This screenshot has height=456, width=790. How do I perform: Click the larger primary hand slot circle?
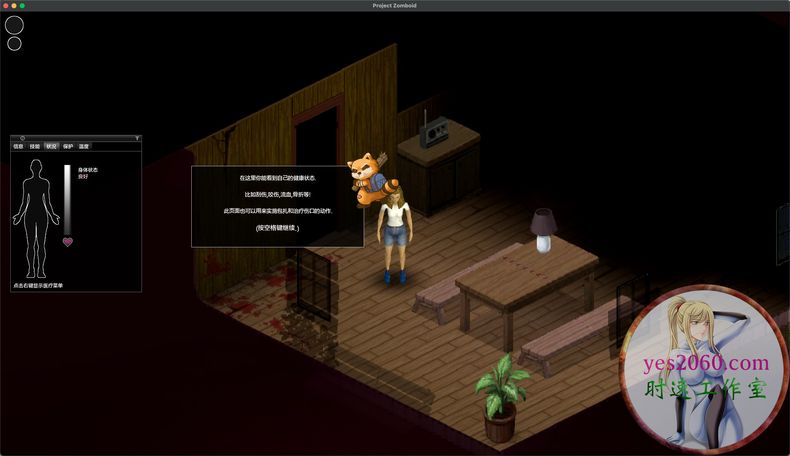pyautogui.click(x=15, y=24)
